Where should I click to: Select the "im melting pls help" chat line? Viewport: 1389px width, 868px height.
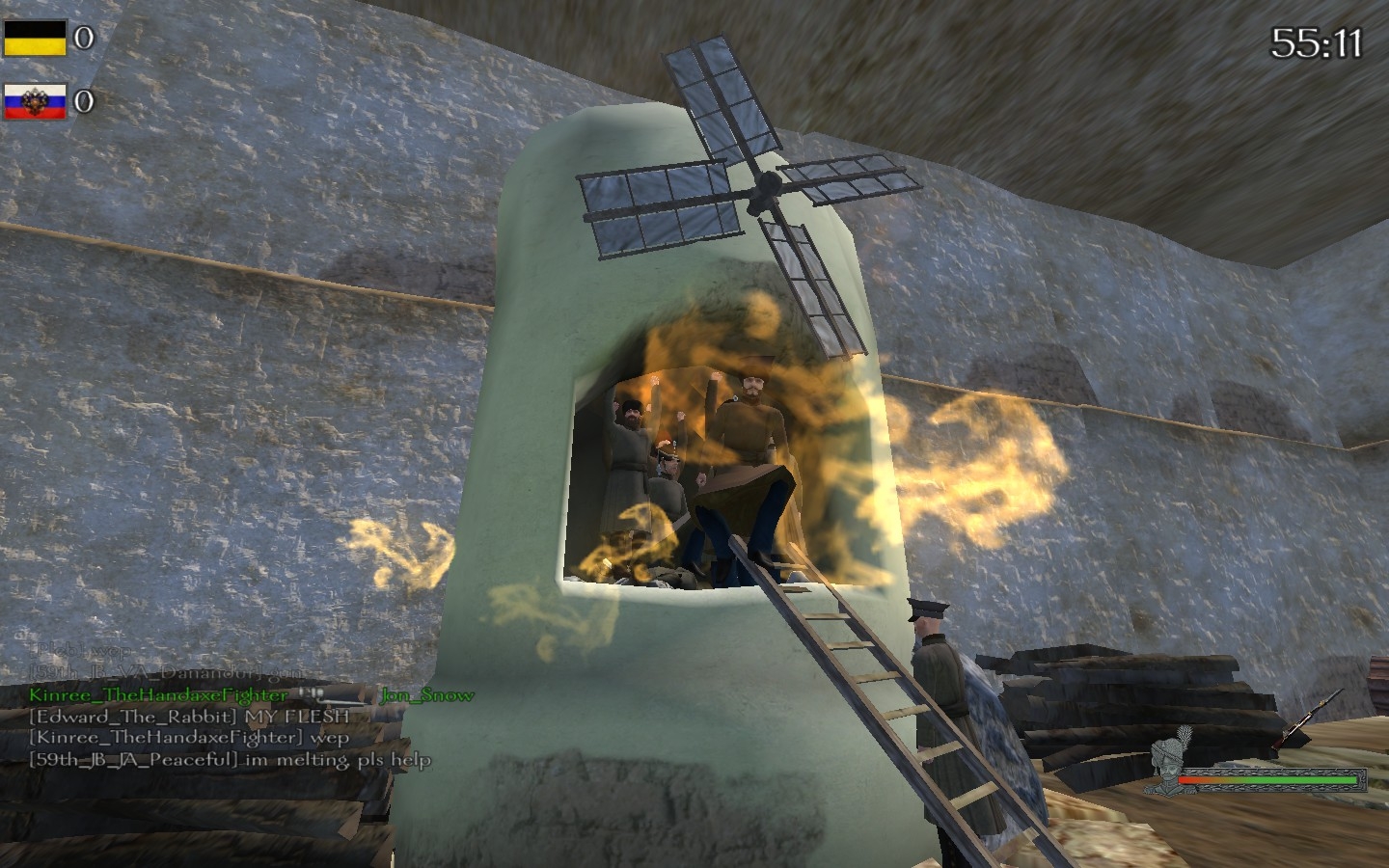230,759
